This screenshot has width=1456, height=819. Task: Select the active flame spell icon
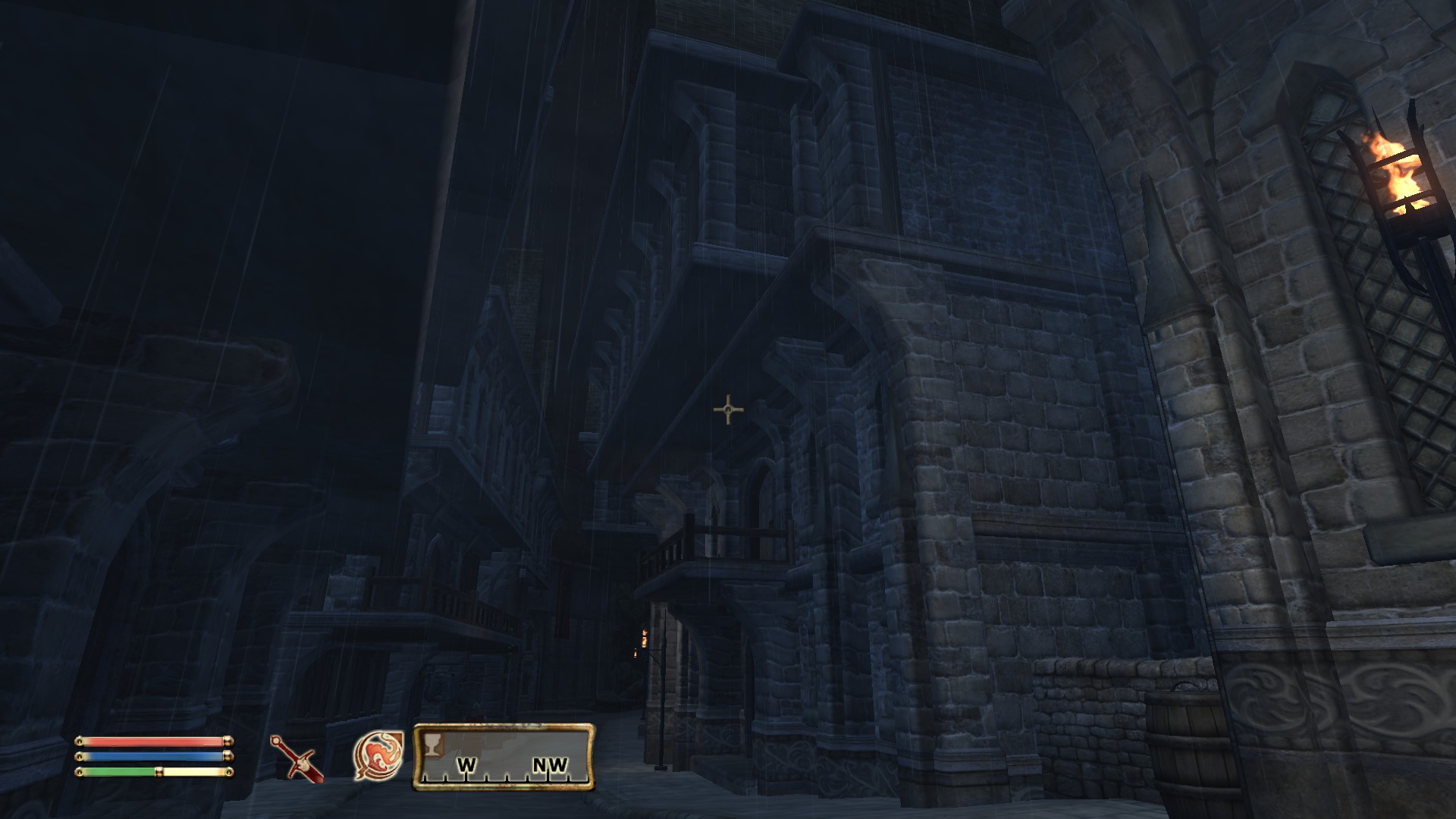[x=378, y=755]
